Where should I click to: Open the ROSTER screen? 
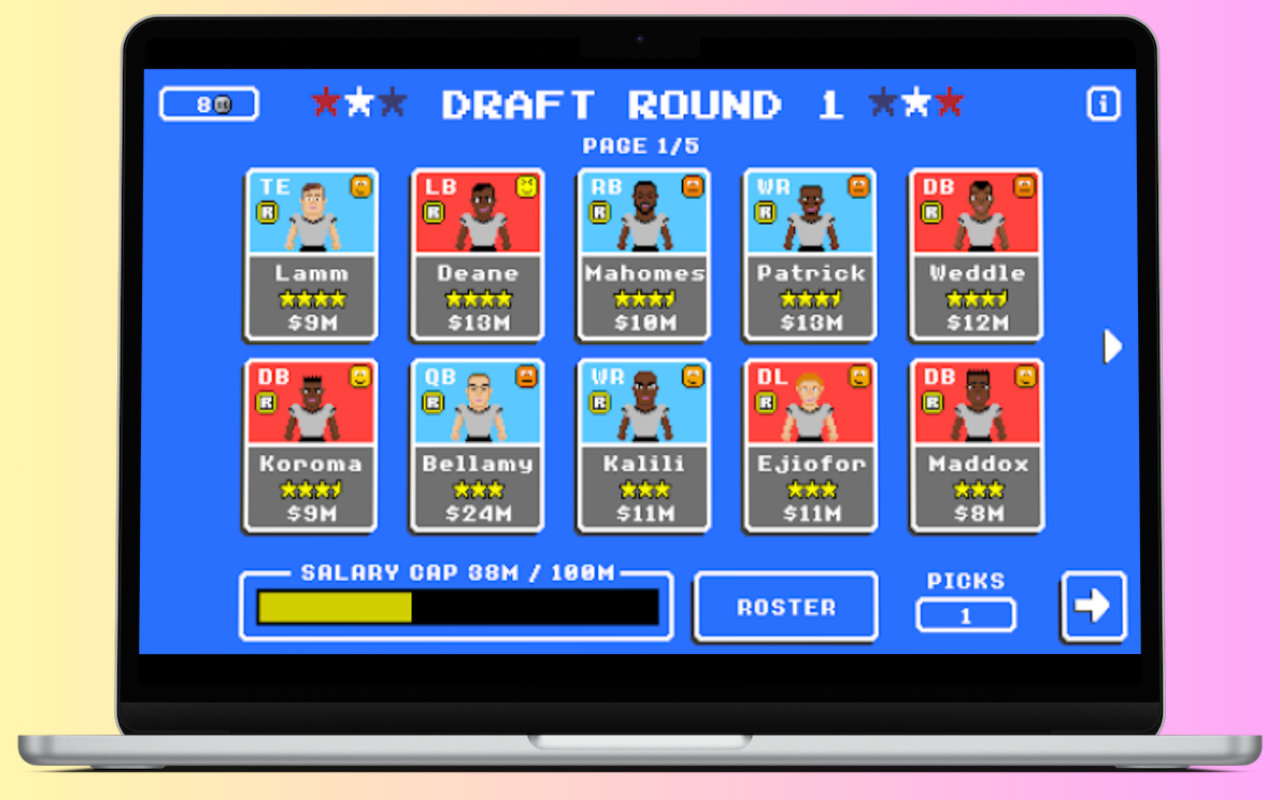(x=785, y=605)
